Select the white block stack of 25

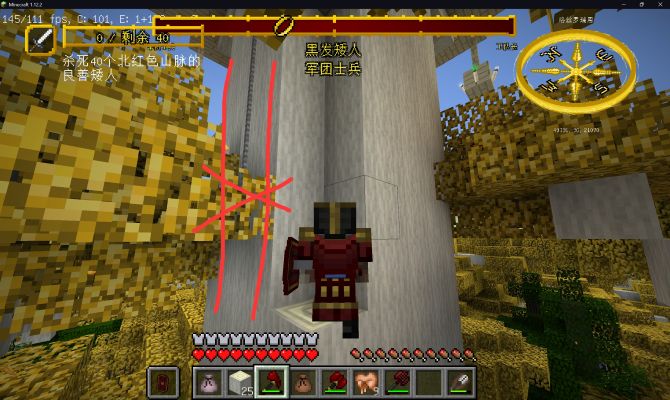[x=241, y=381]
